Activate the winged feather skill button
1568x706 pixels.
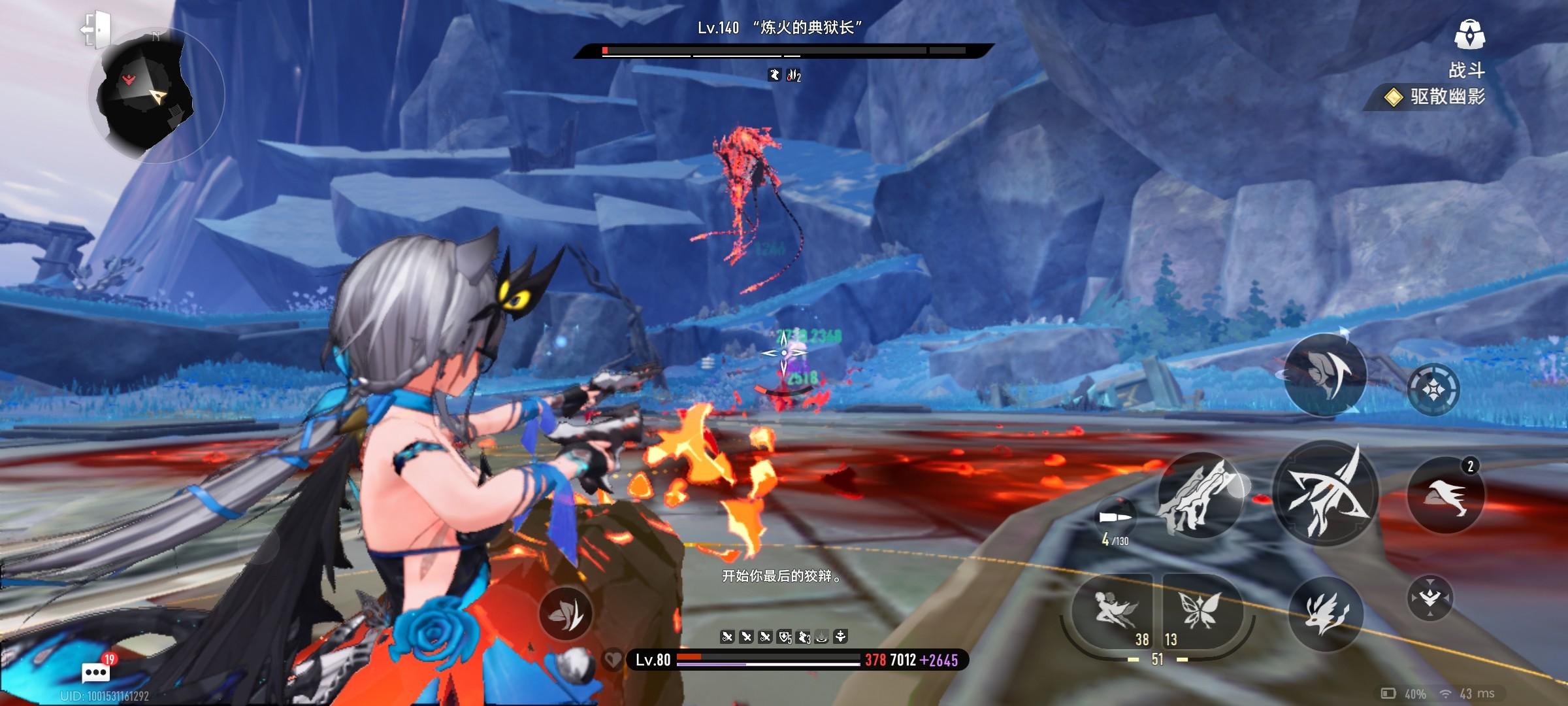tap(1325, 375)
